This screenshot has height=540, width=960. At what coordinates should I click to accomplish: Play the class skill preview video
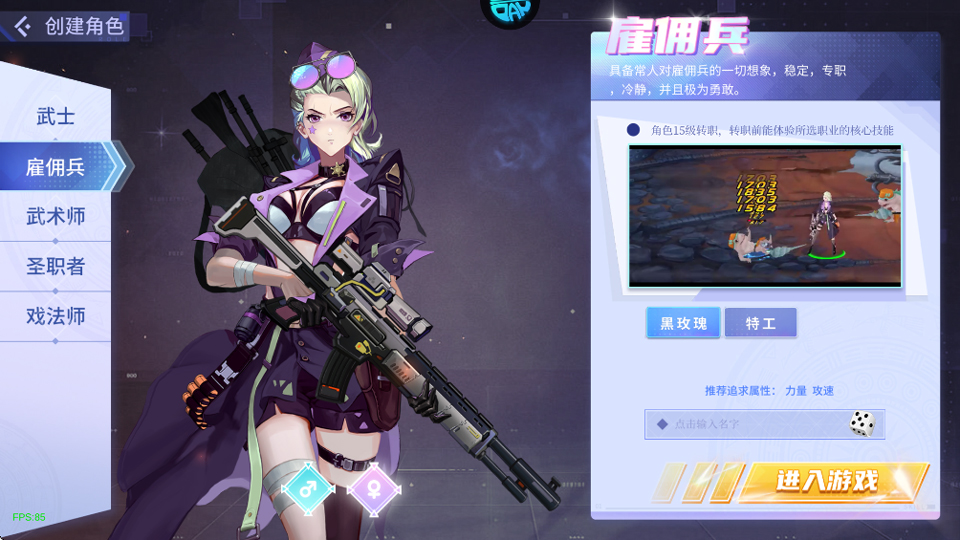coord(765,216)
